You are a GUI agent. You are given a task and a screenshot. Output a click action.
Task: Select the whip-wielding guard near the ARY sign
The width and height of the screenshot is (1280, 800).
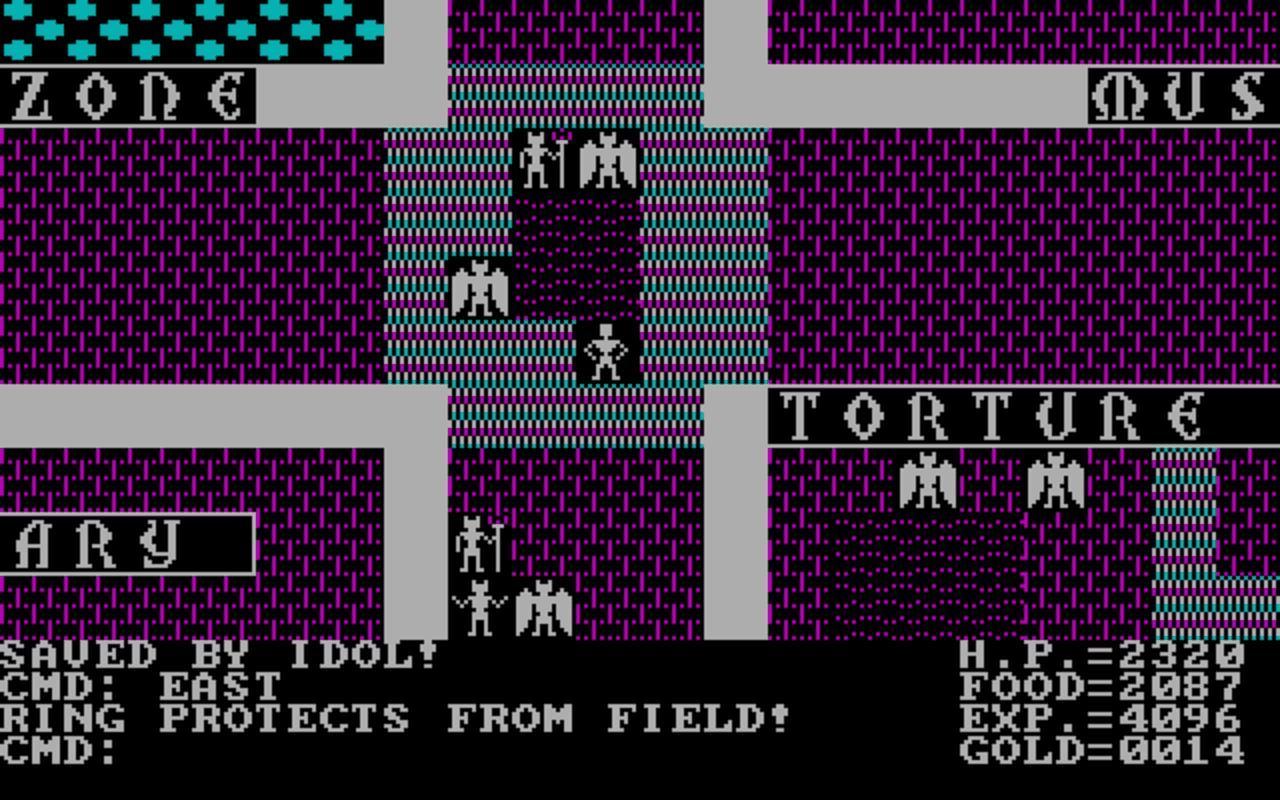[x=478, y=610]
